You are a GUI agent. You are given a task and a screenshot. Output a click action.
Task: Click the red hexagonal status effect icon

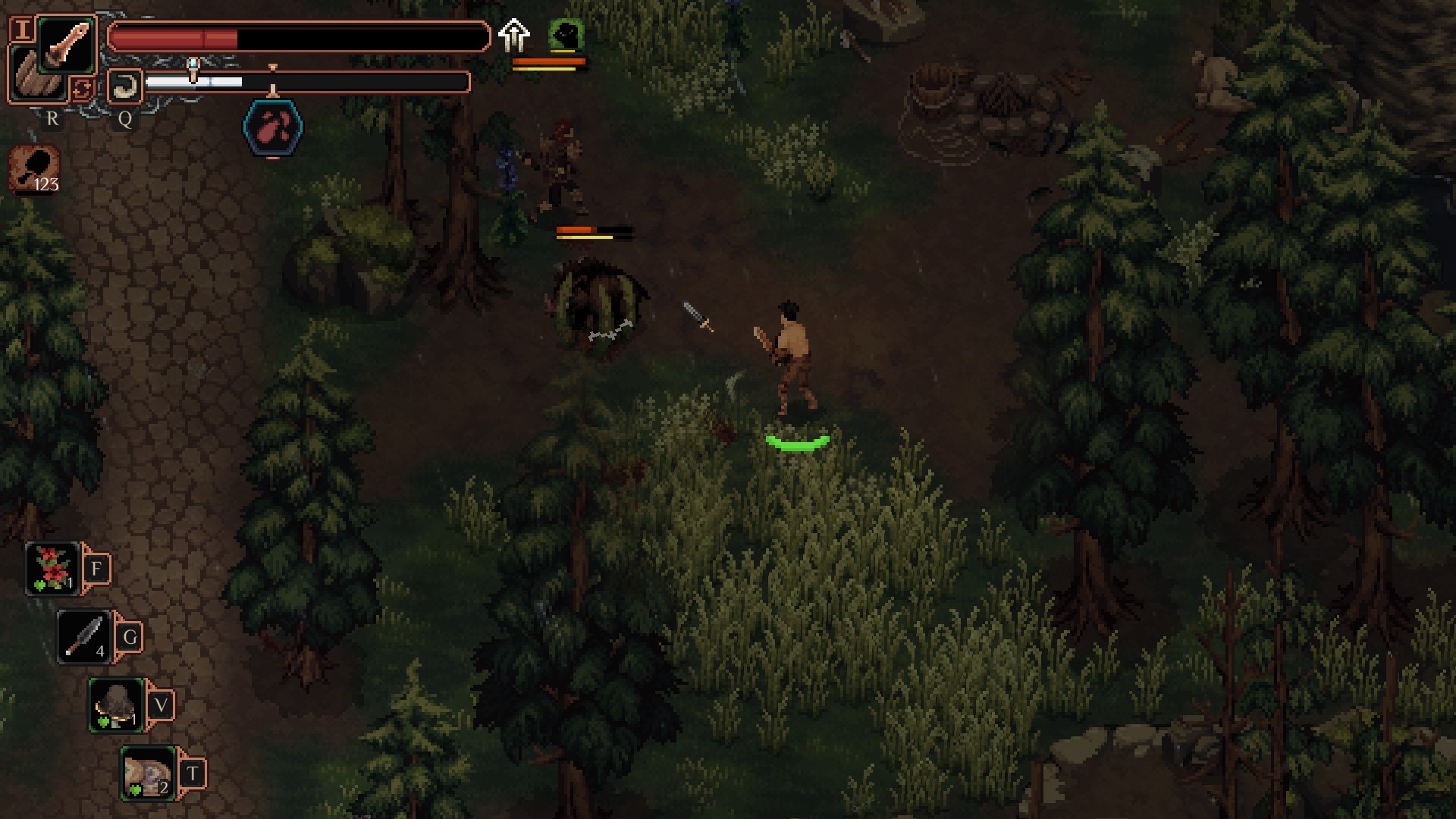pos(273,128)
